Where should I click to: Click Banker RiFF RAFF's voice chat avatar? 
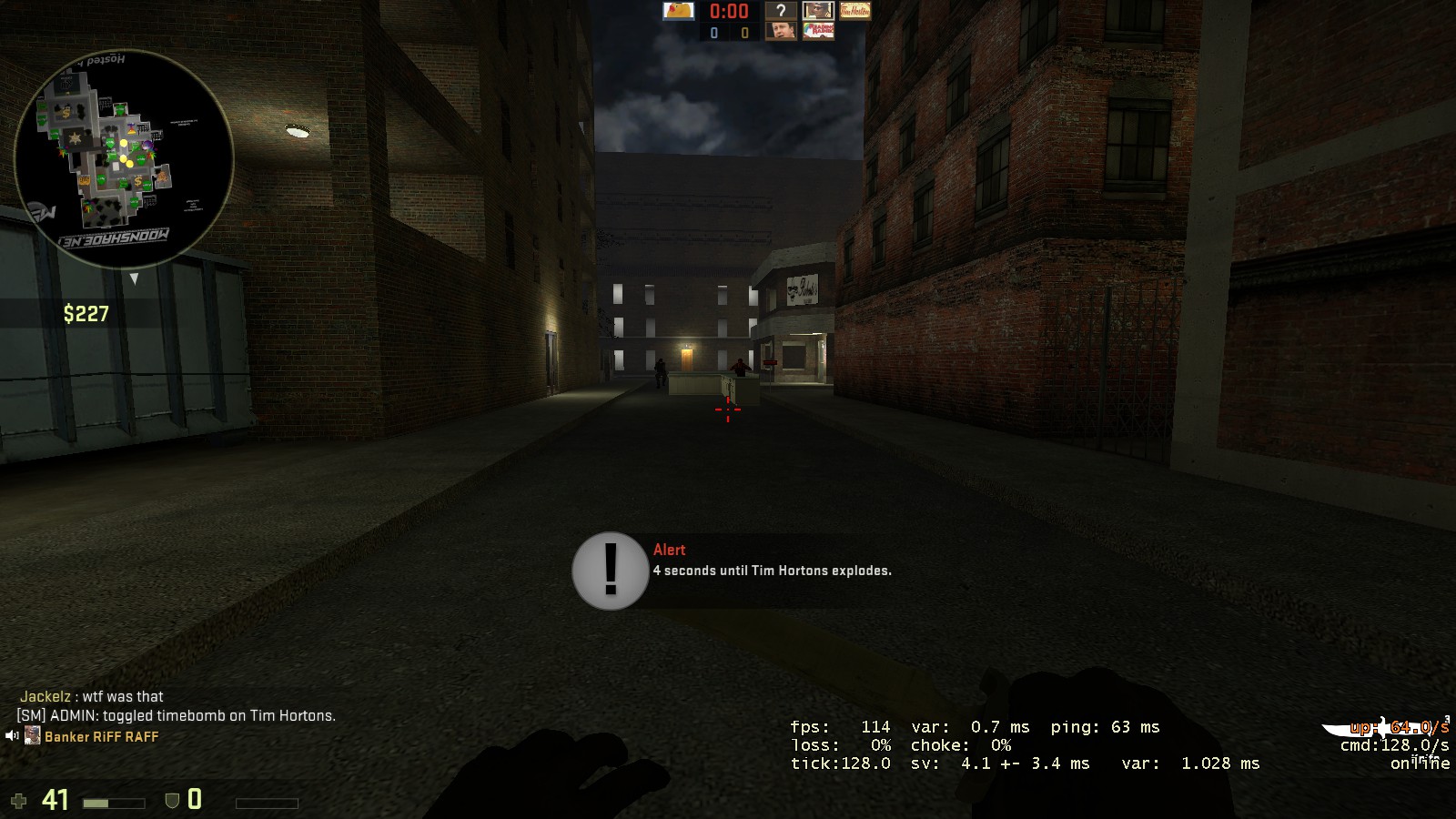(x=33, y=736)
